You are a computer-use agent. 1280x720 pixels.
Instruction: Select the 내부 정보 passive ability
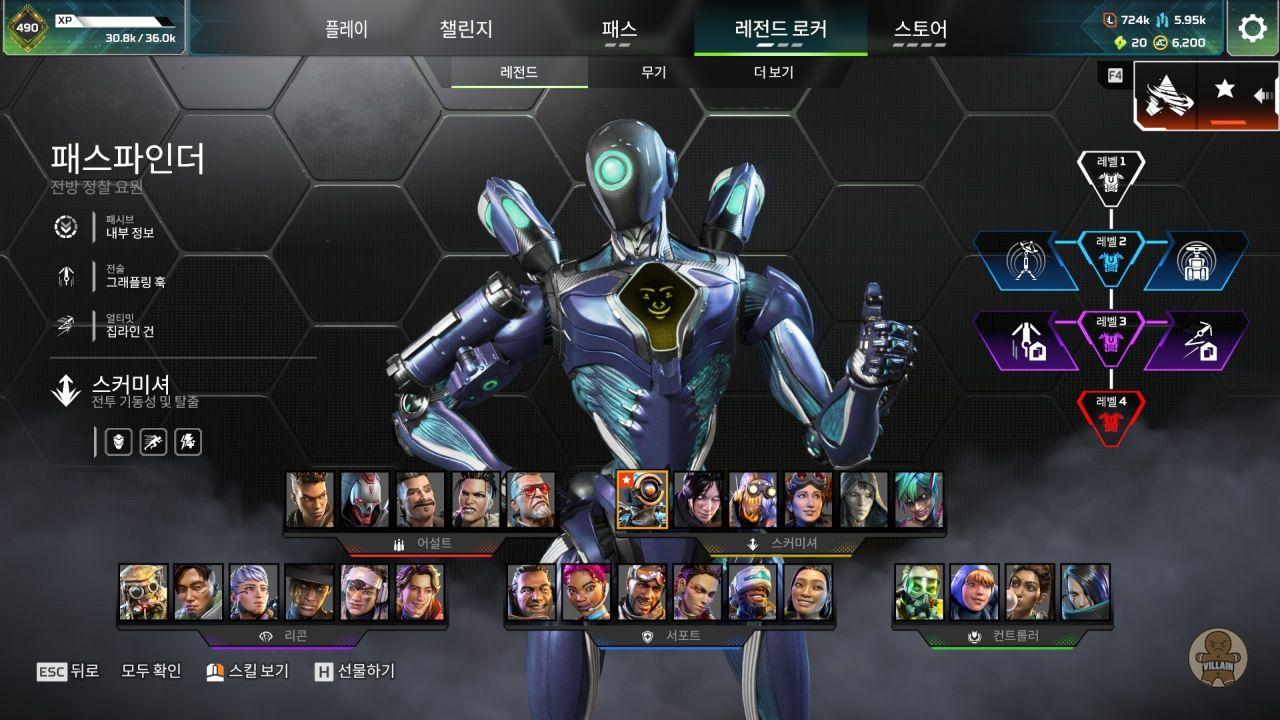pos(130,232)
